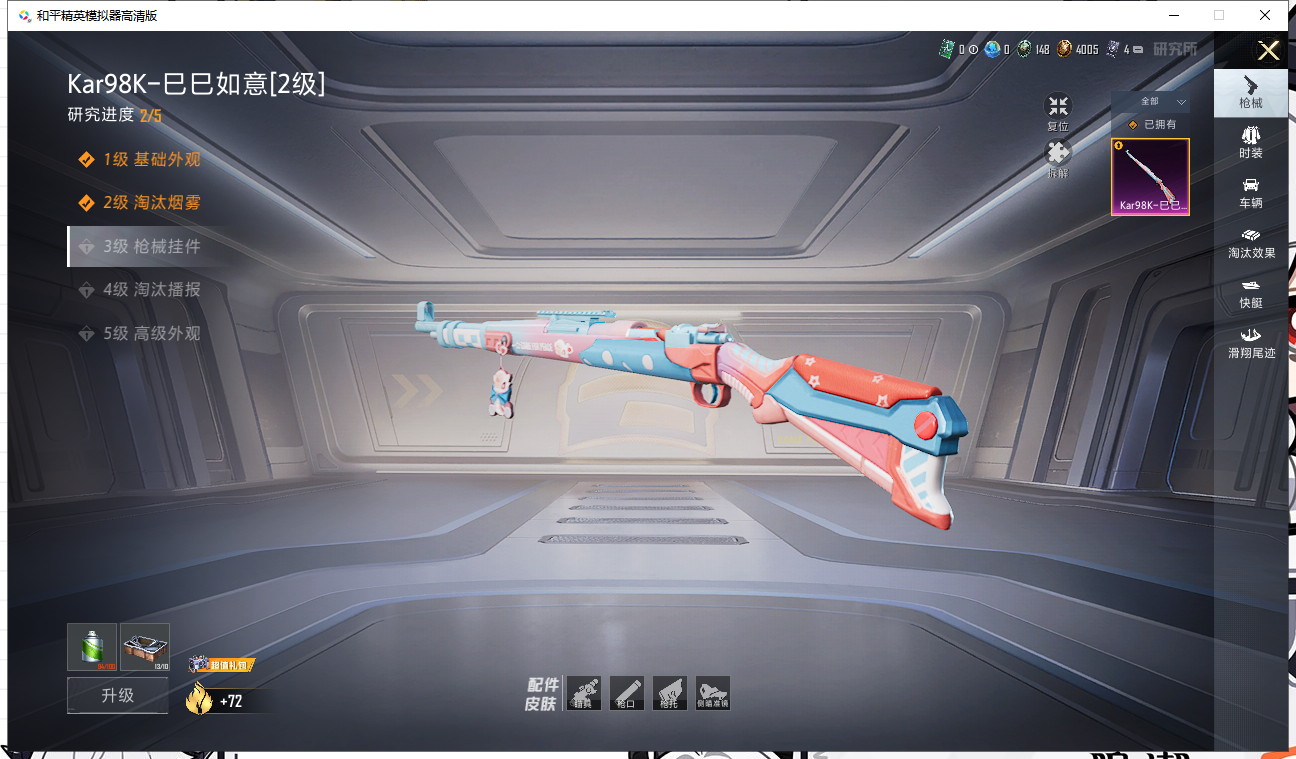Switch to the 时装 outfit tab
The width and height of the screenshot is (1296, 759).
click(x=1251, y=142)
